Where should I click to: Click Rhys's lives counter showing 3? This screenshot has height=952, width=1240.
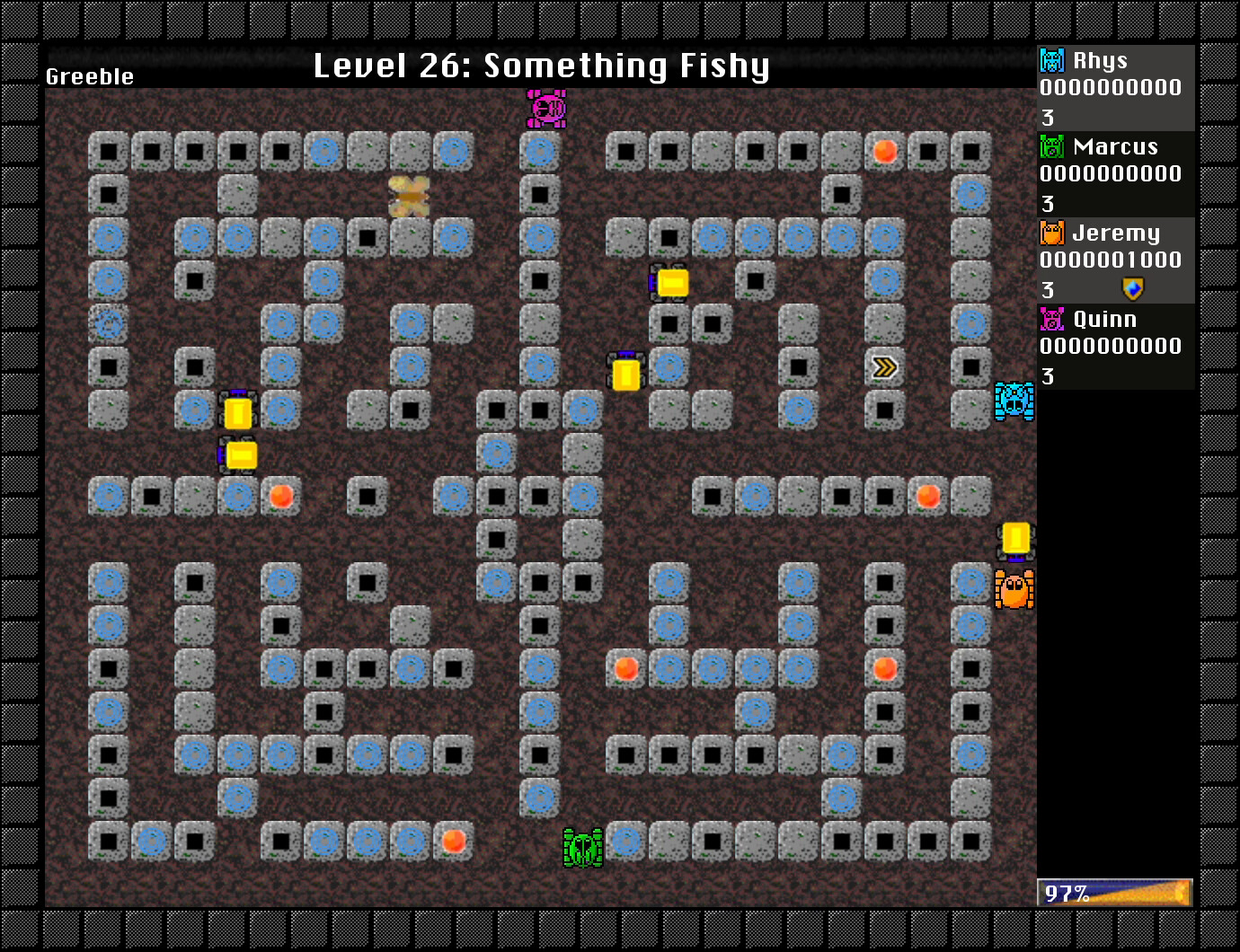[1047, 116]
